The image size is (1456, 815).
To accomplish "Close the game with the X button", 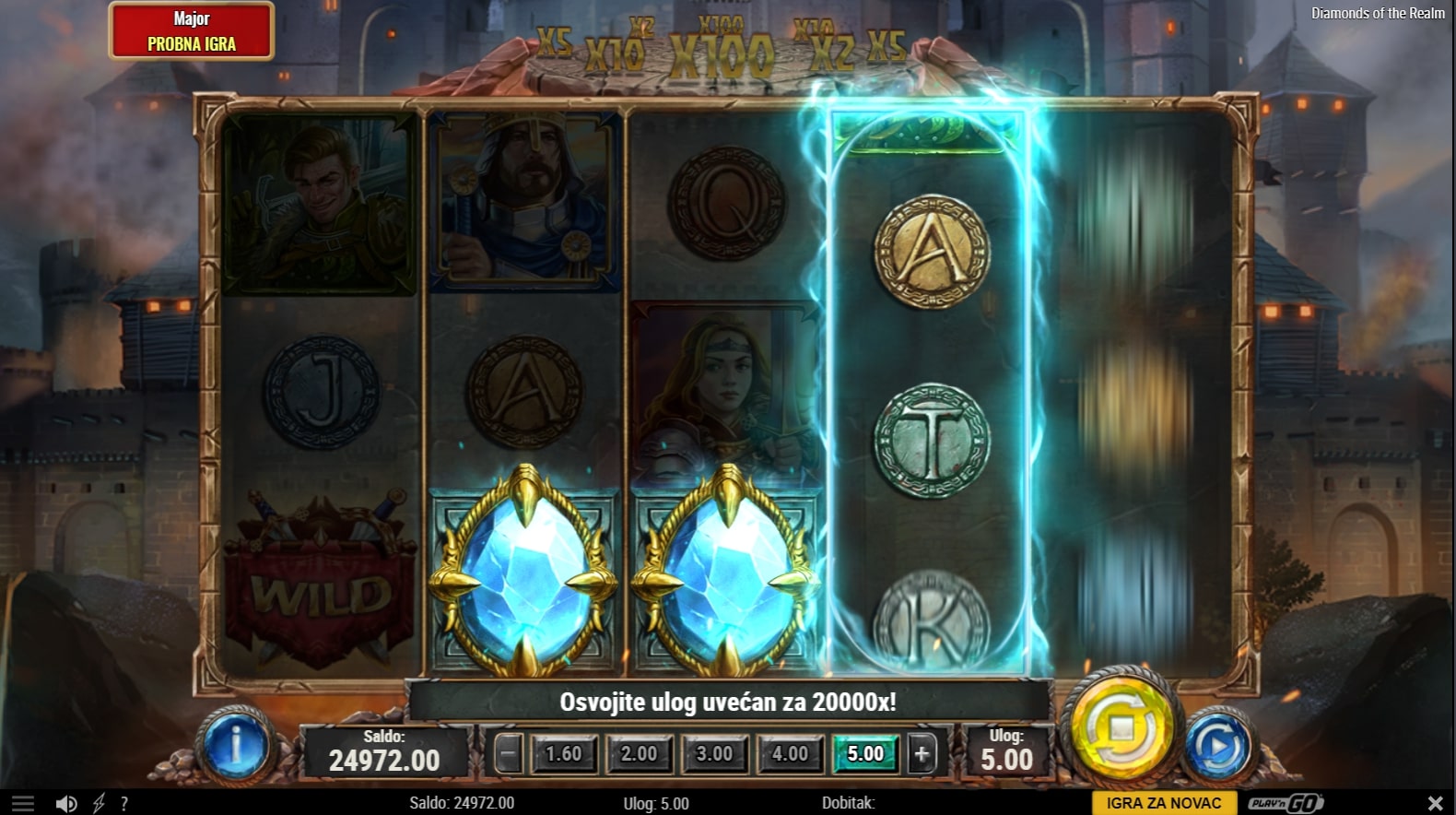I will tap(1435, 803).
